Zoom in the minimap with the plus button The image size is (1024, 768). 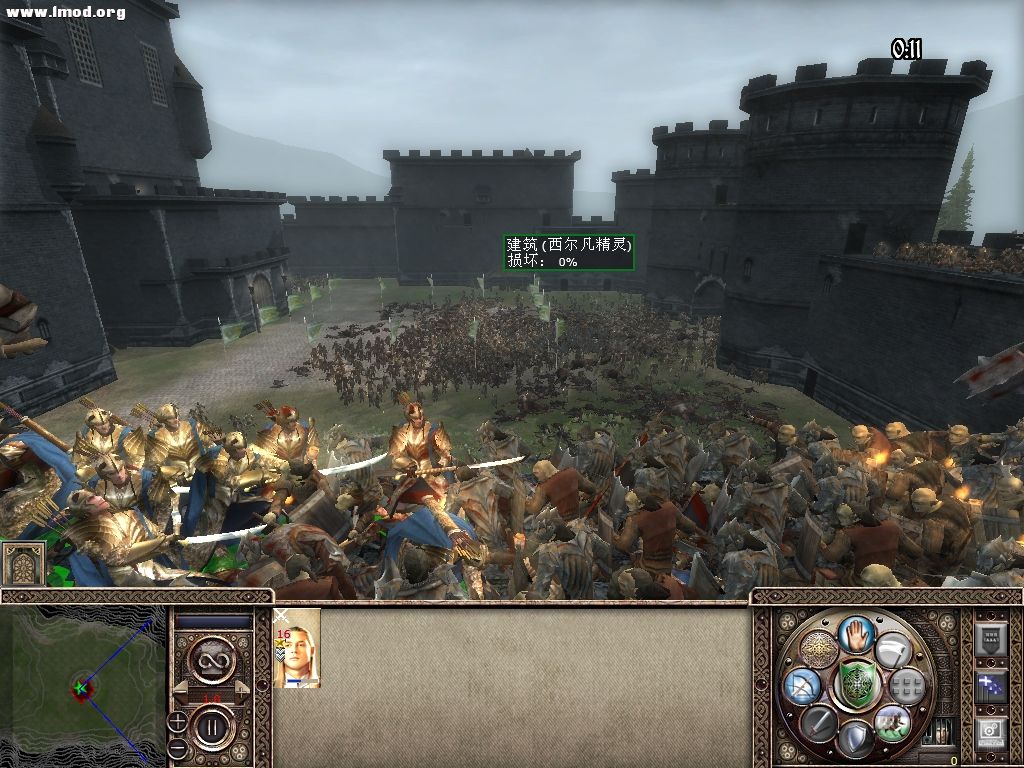click(177, 720)
